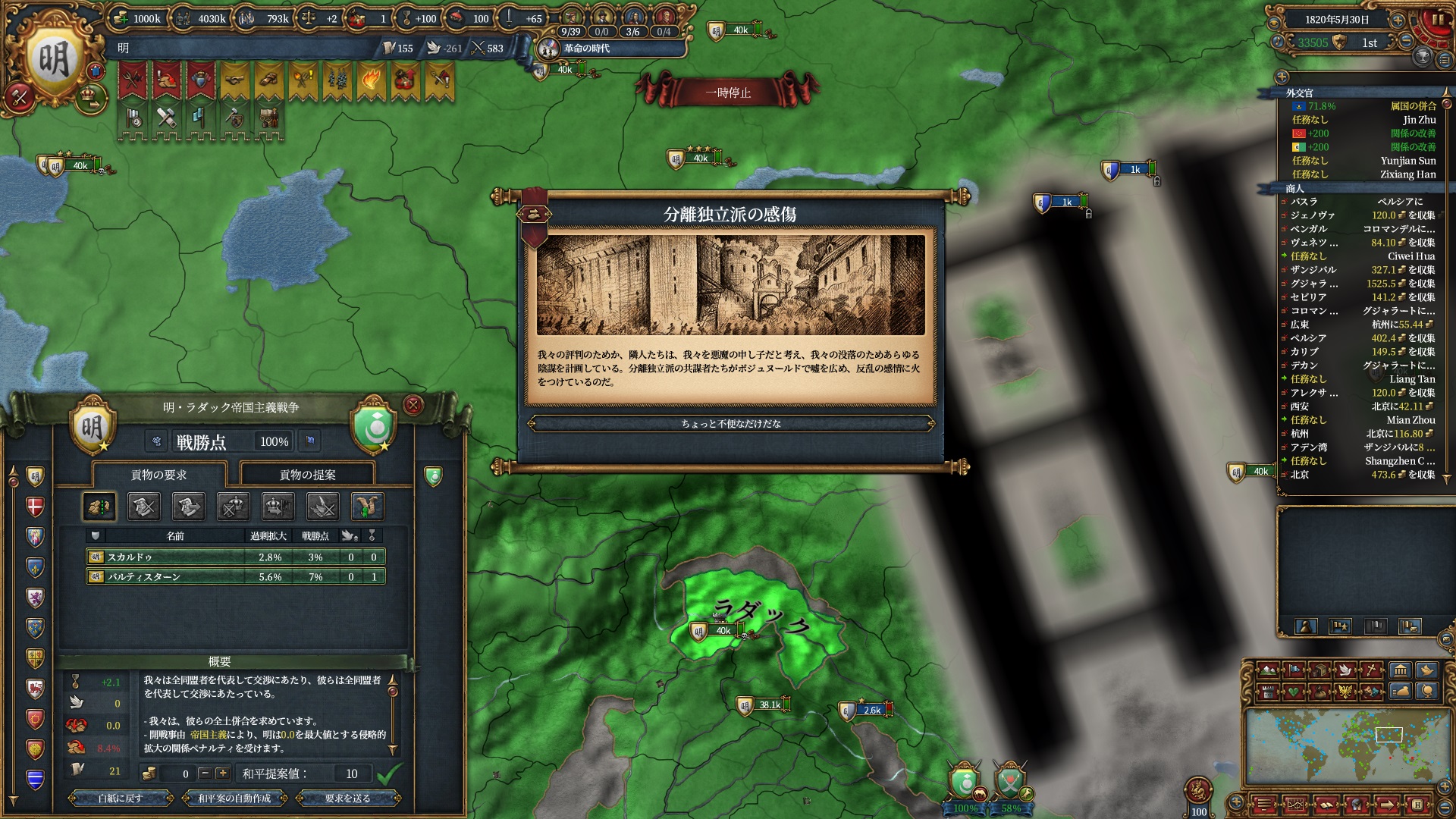The height and width of the screenshot is (819, 1456).
Task: Click the 一時停止 paused banner
Action: coord(727,93)
